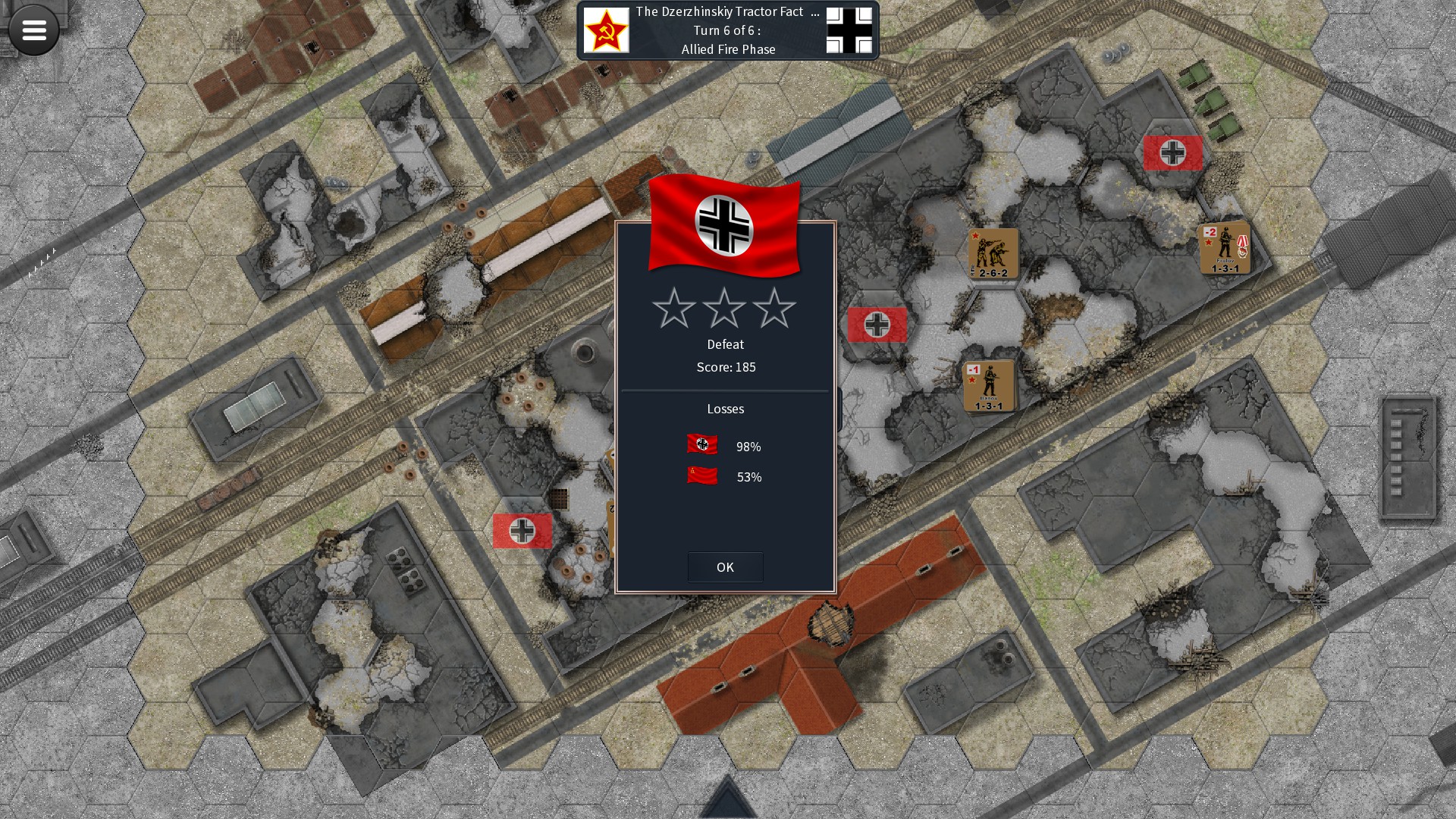Click the third star of the rating row
This screenshot has width=1456, height=819.
[776, 309]
